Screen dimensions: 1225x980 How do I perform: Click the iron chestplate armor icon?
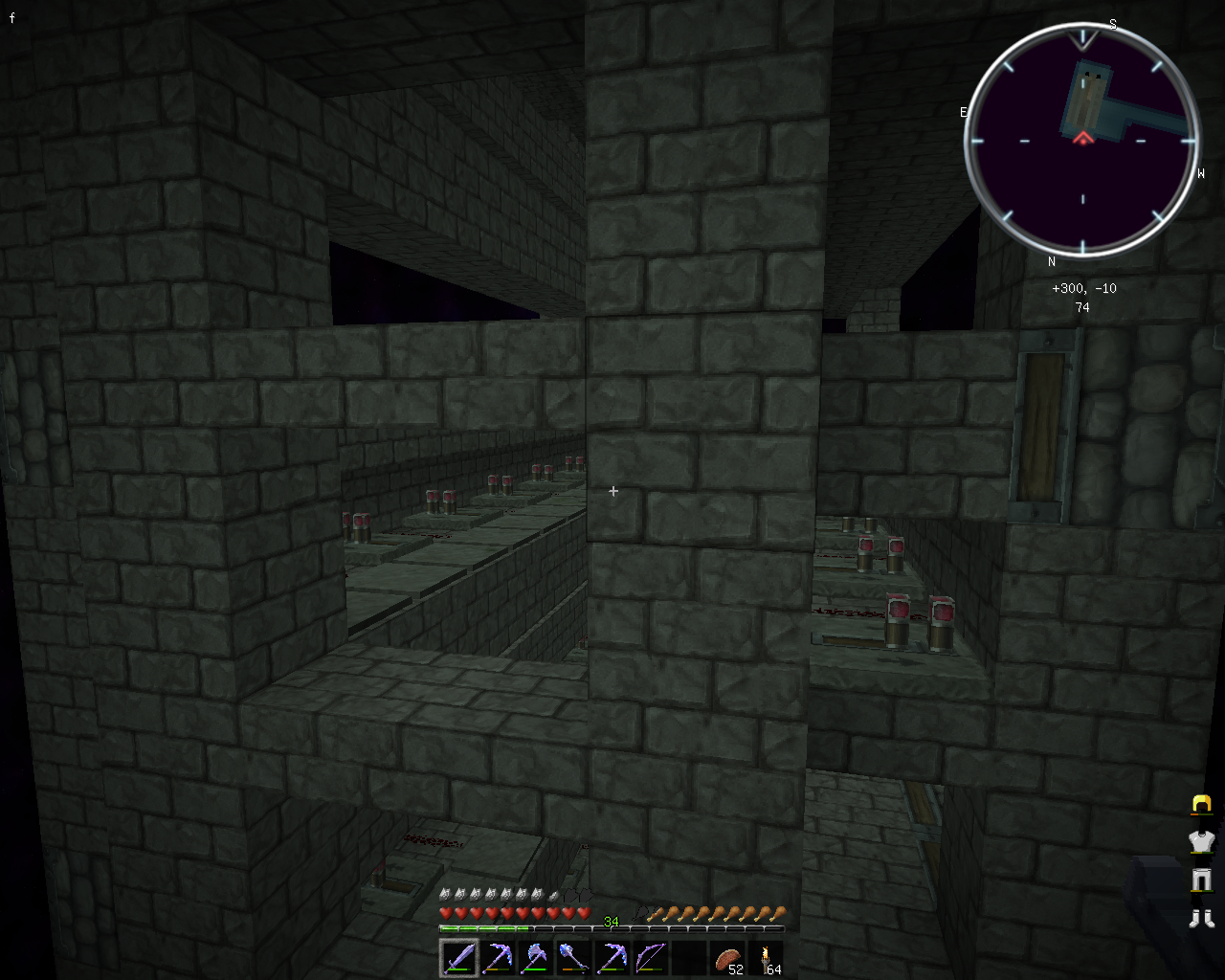1201,842
